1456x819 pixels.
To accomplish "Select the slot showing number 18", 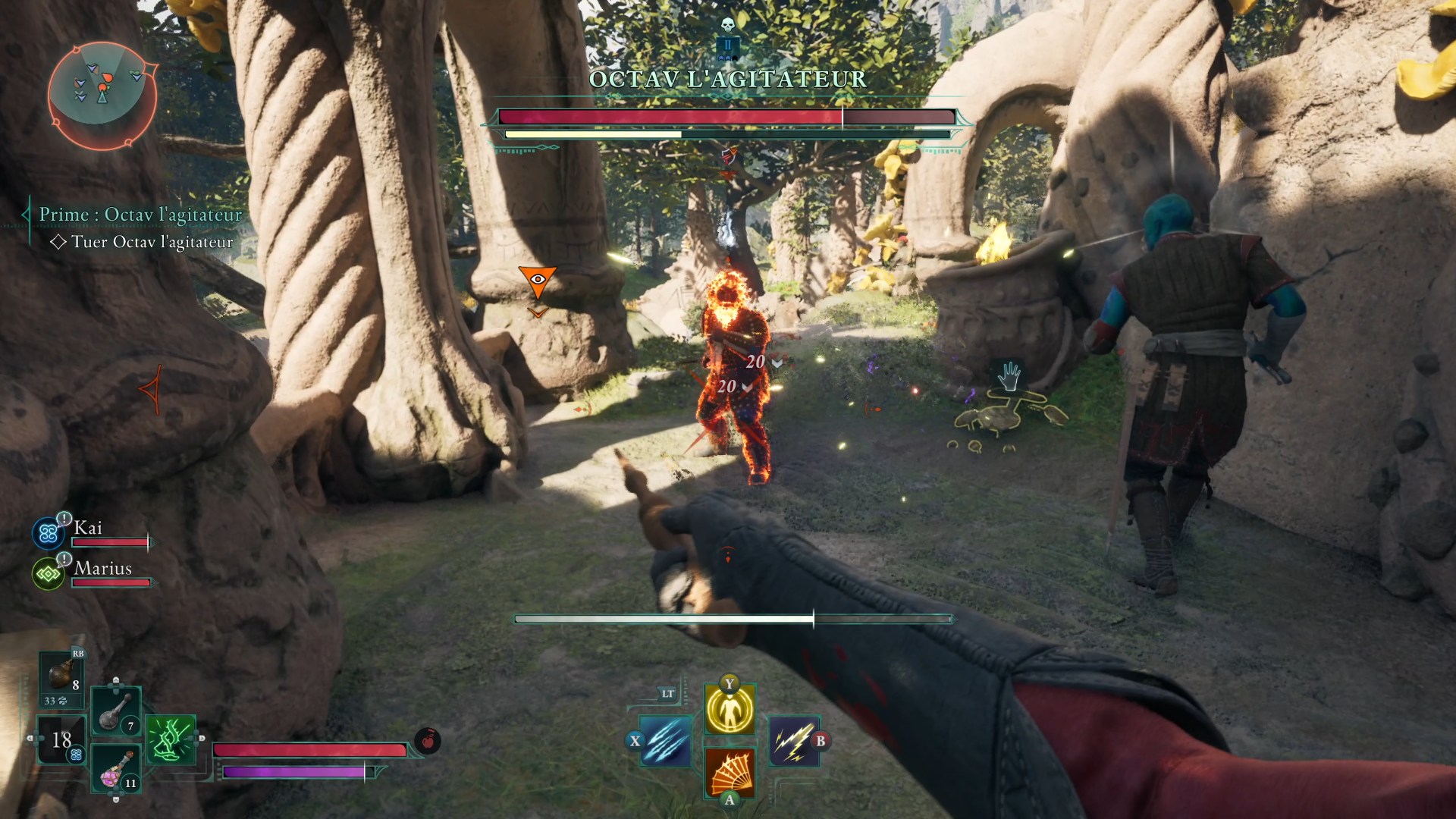I will click(62, 740).
